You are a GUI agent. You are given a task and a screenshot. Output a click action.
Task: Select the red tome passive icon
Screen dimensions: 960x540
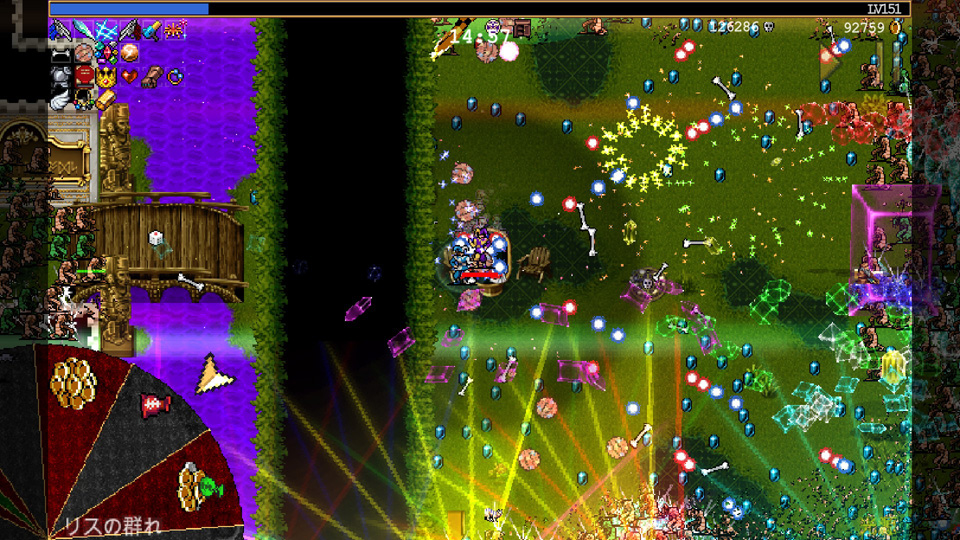(x=83, y=76)
